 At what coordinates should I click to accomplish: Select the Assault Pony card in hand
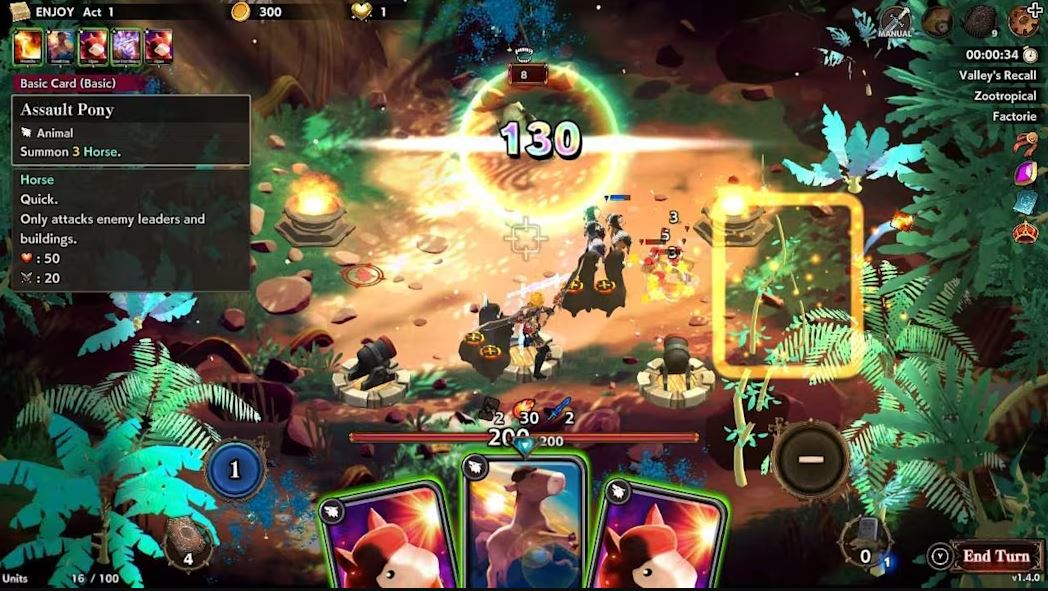click(x=523, y=525)
